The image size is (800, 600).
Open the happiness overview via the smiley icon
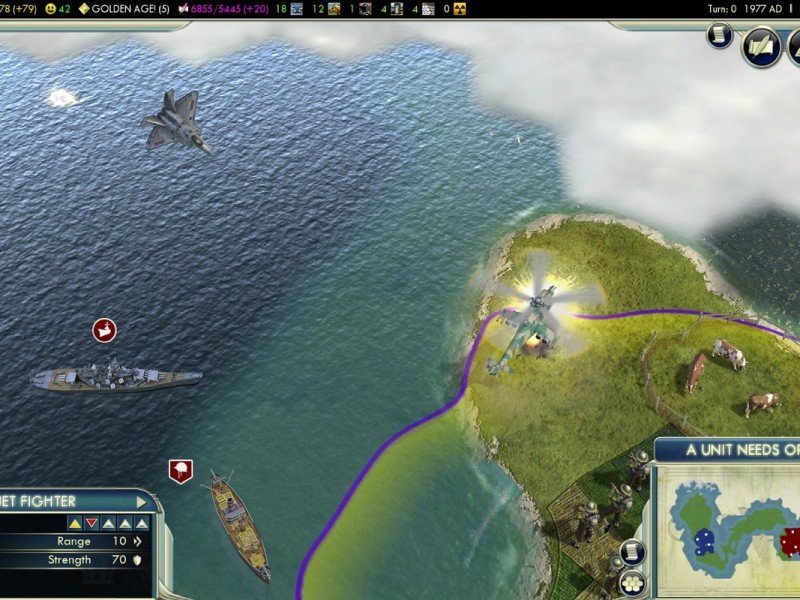pyautogui.click(x=51, y=9)
